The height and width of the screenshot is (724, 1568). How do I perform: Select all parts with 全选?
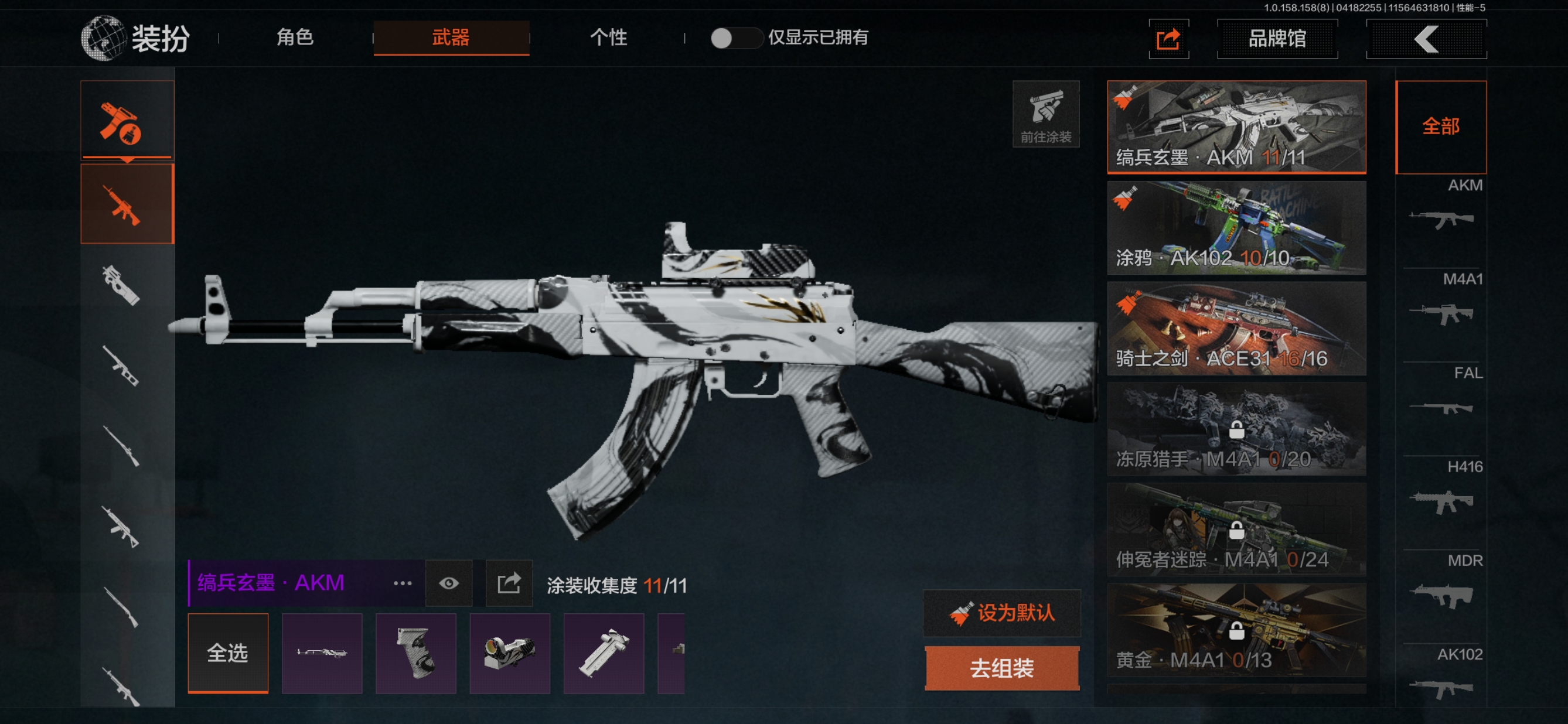(x=228, y=653)
